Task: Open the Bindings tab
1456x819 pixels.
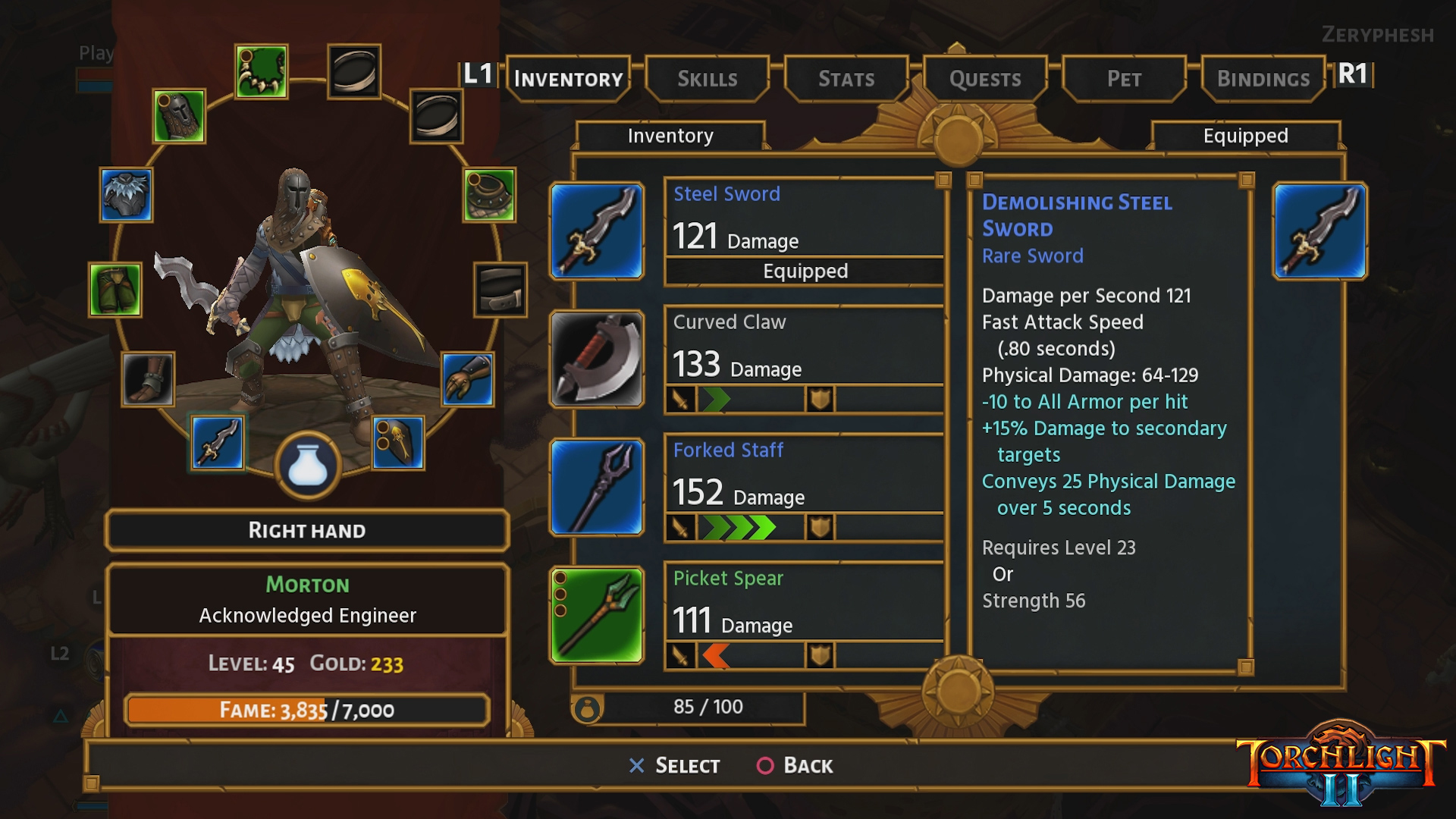Action: [x=1263, y=79]
